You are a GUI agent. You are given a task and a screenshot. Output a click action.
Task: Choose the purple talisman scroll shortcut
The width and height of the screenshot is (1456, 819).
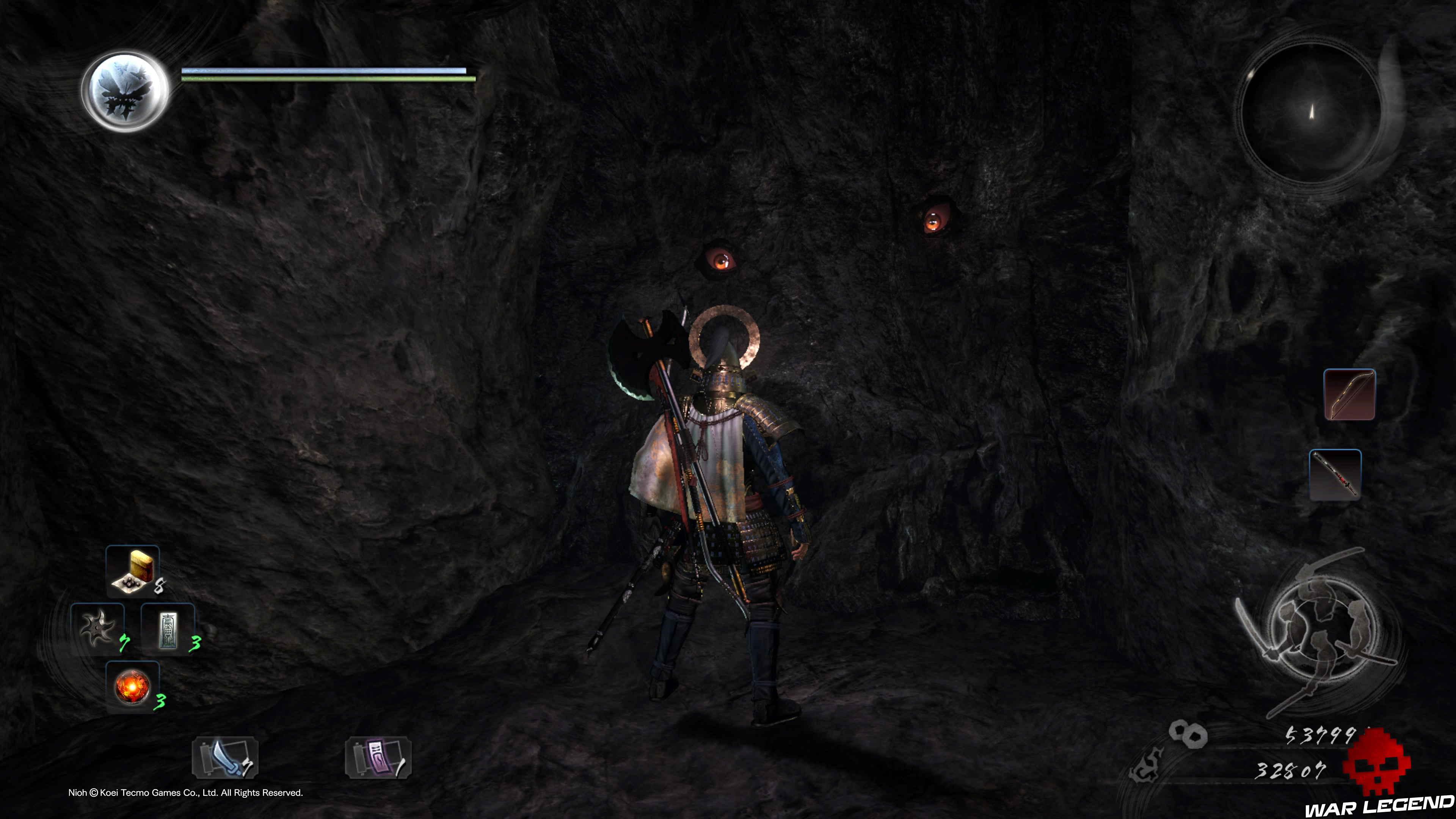tap(378, 758)
